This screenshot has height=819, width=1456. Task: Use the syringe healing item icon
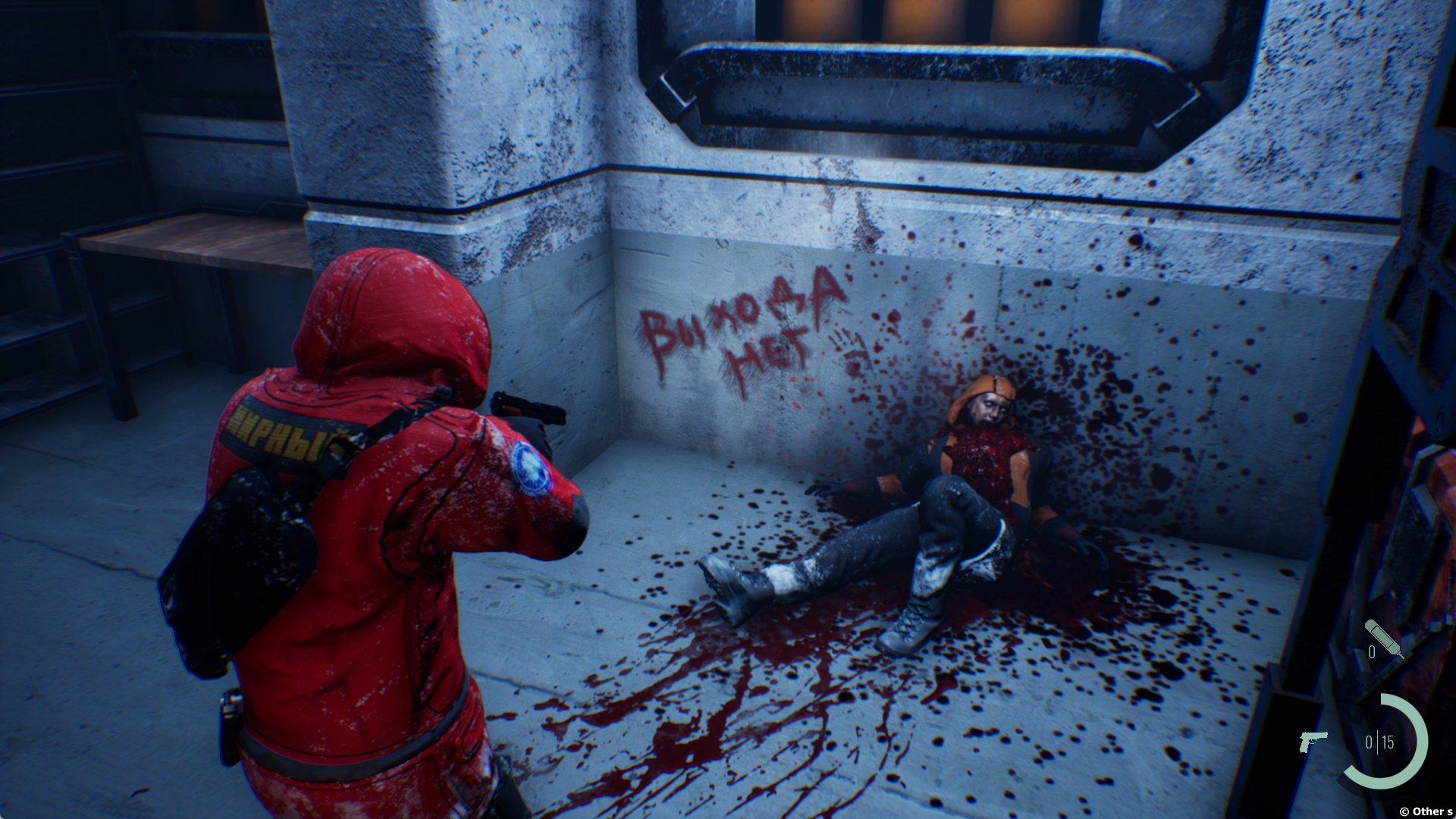pos(1383,639)
